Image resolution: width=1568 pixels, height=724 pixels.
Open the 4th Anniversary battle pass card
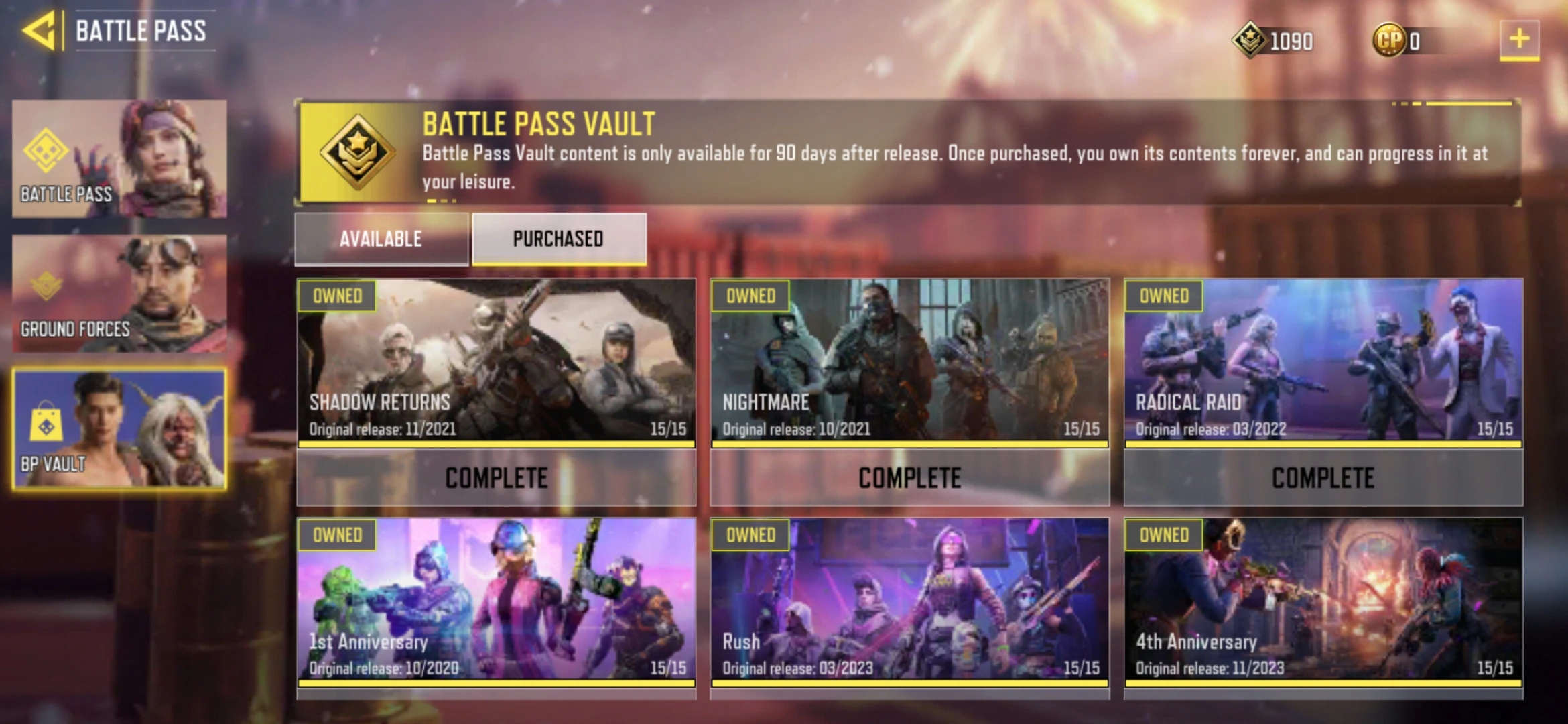tap(1323, 599)
